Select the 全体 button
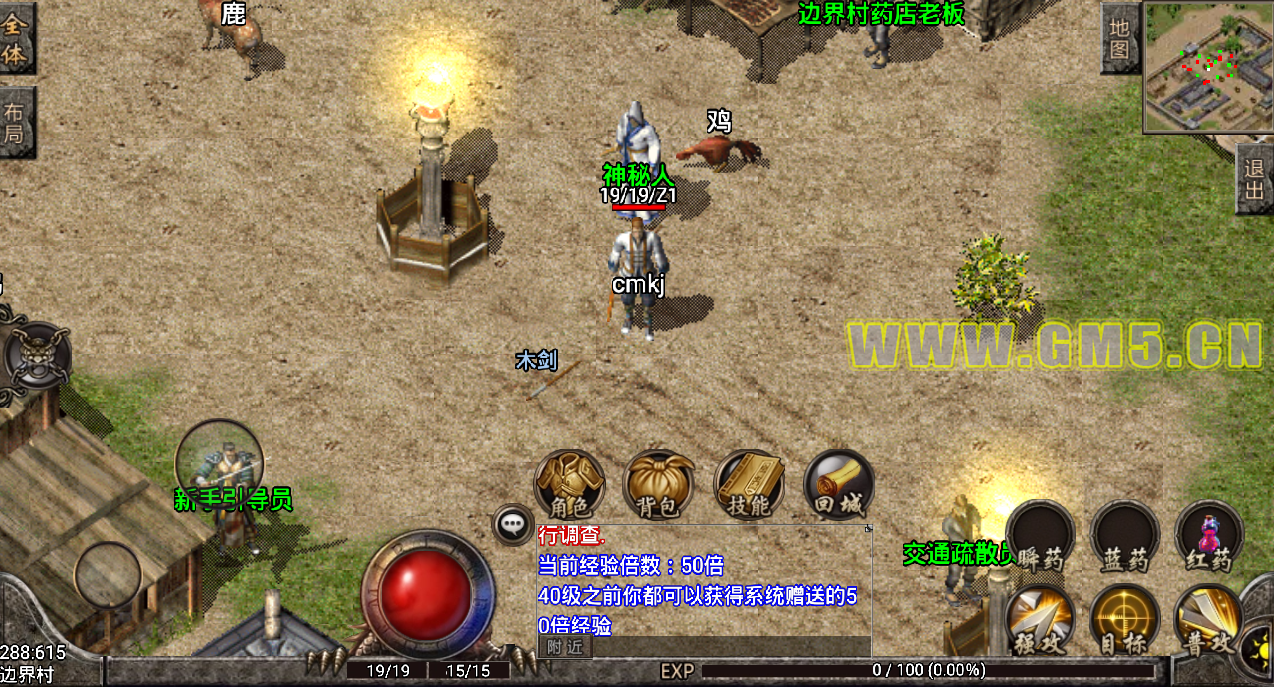The height and width of the screenshot is (687, 1274). (x=15, y=38)
